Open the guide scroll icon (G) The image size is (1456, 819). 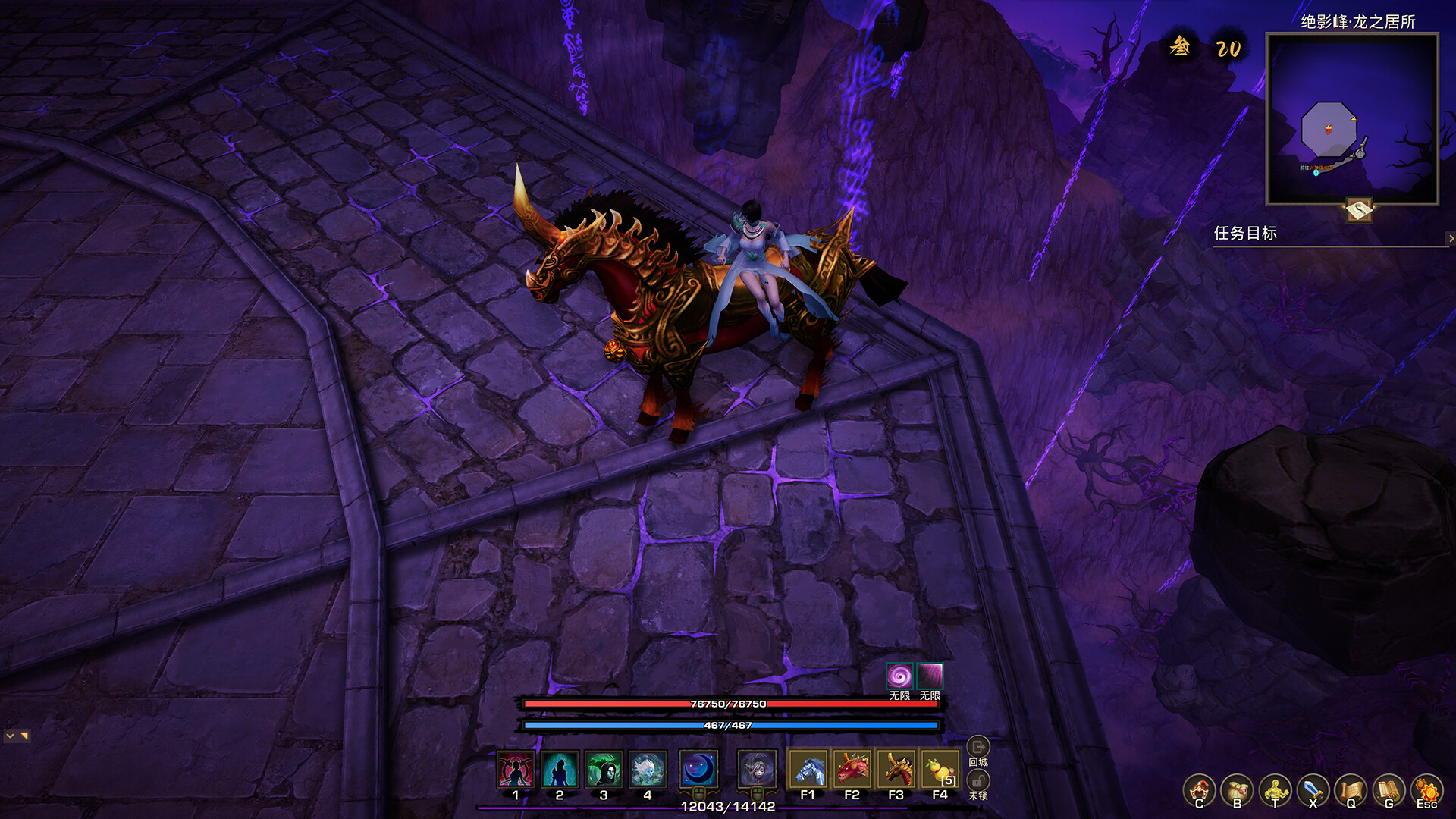(x=1388, y=789)
